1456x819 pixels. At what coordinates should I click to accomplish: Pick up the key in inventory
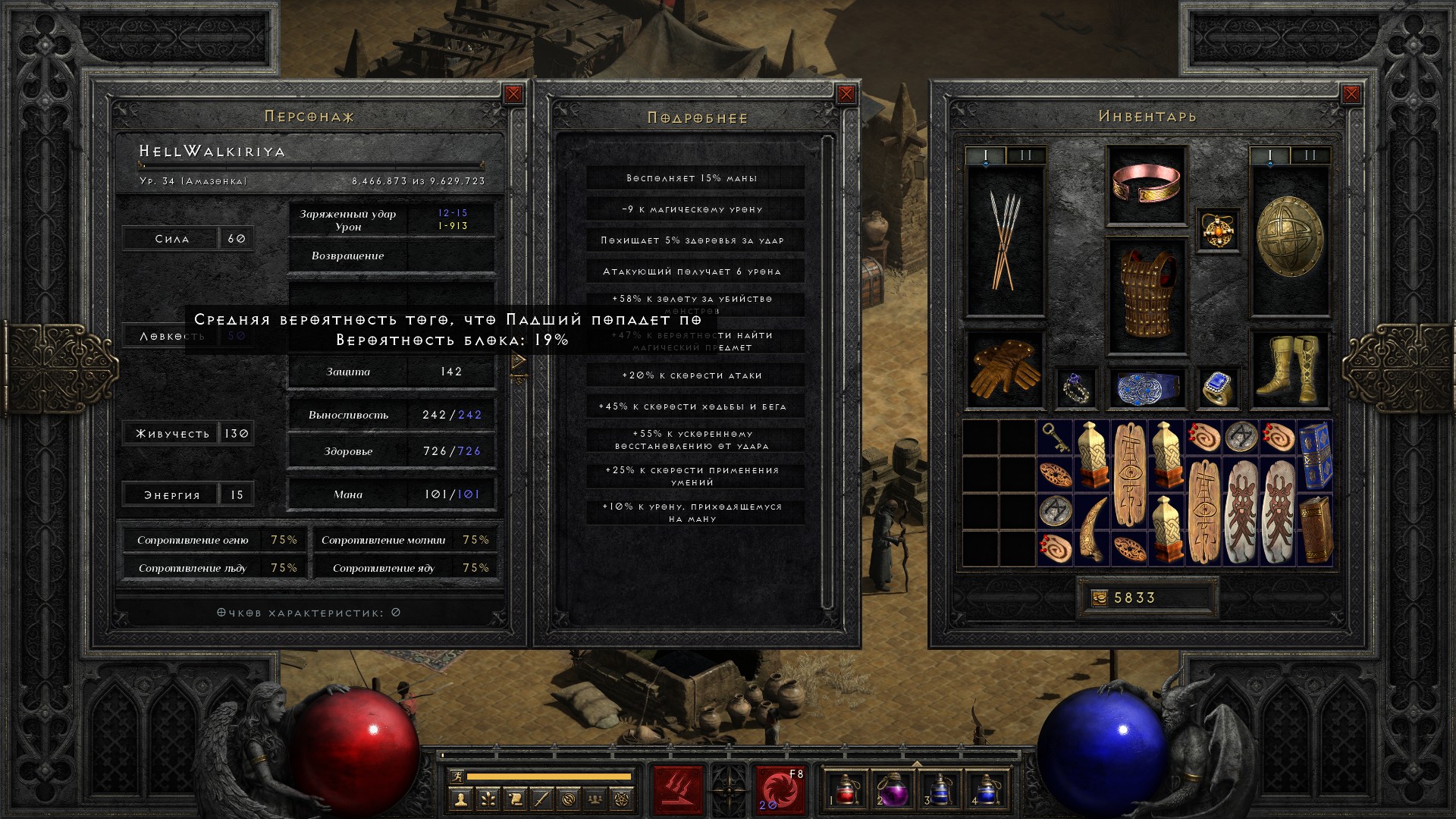(x=1054, y=438)
